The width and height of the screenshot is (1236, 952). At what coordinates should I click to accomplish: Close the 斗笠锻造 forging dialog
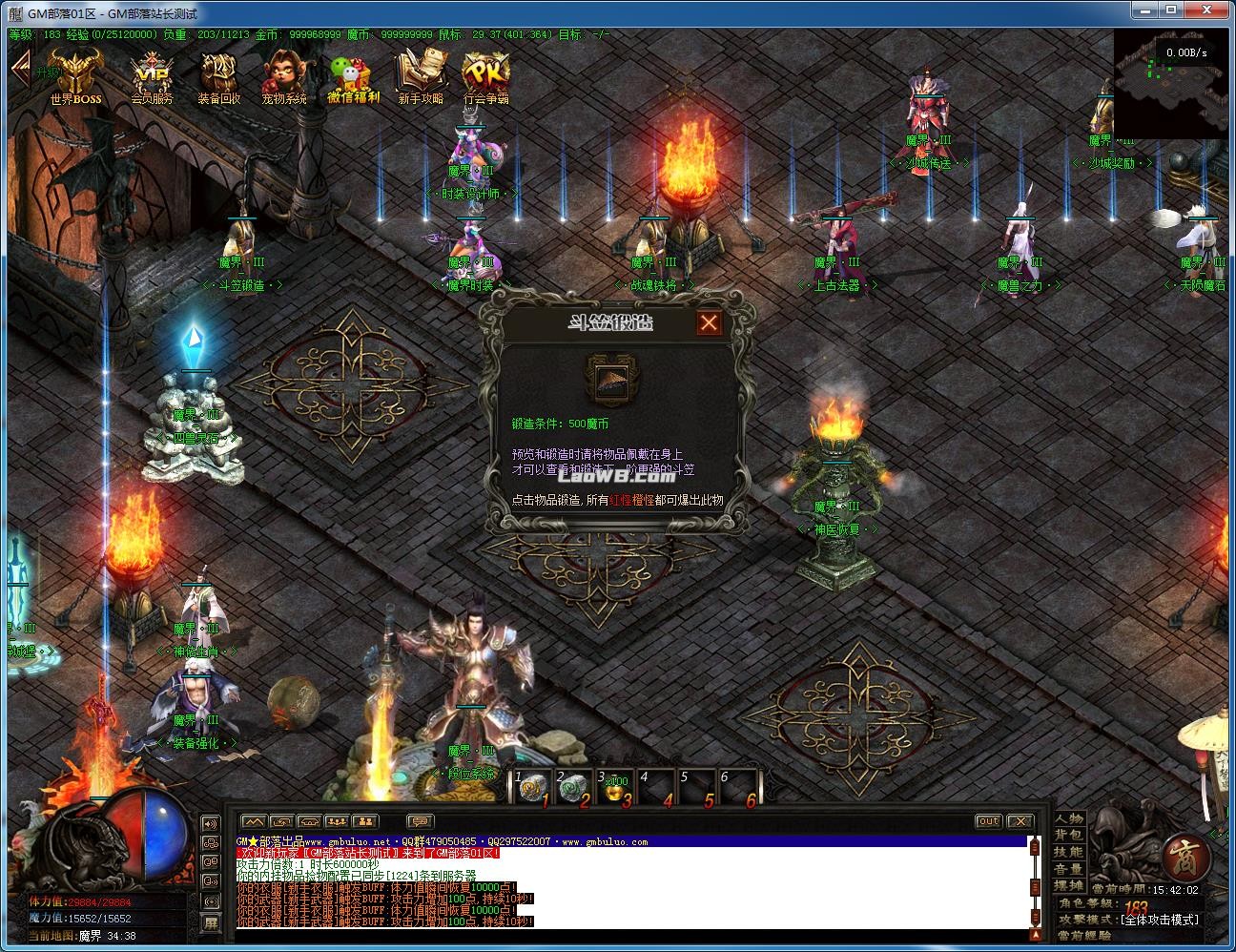708,323
